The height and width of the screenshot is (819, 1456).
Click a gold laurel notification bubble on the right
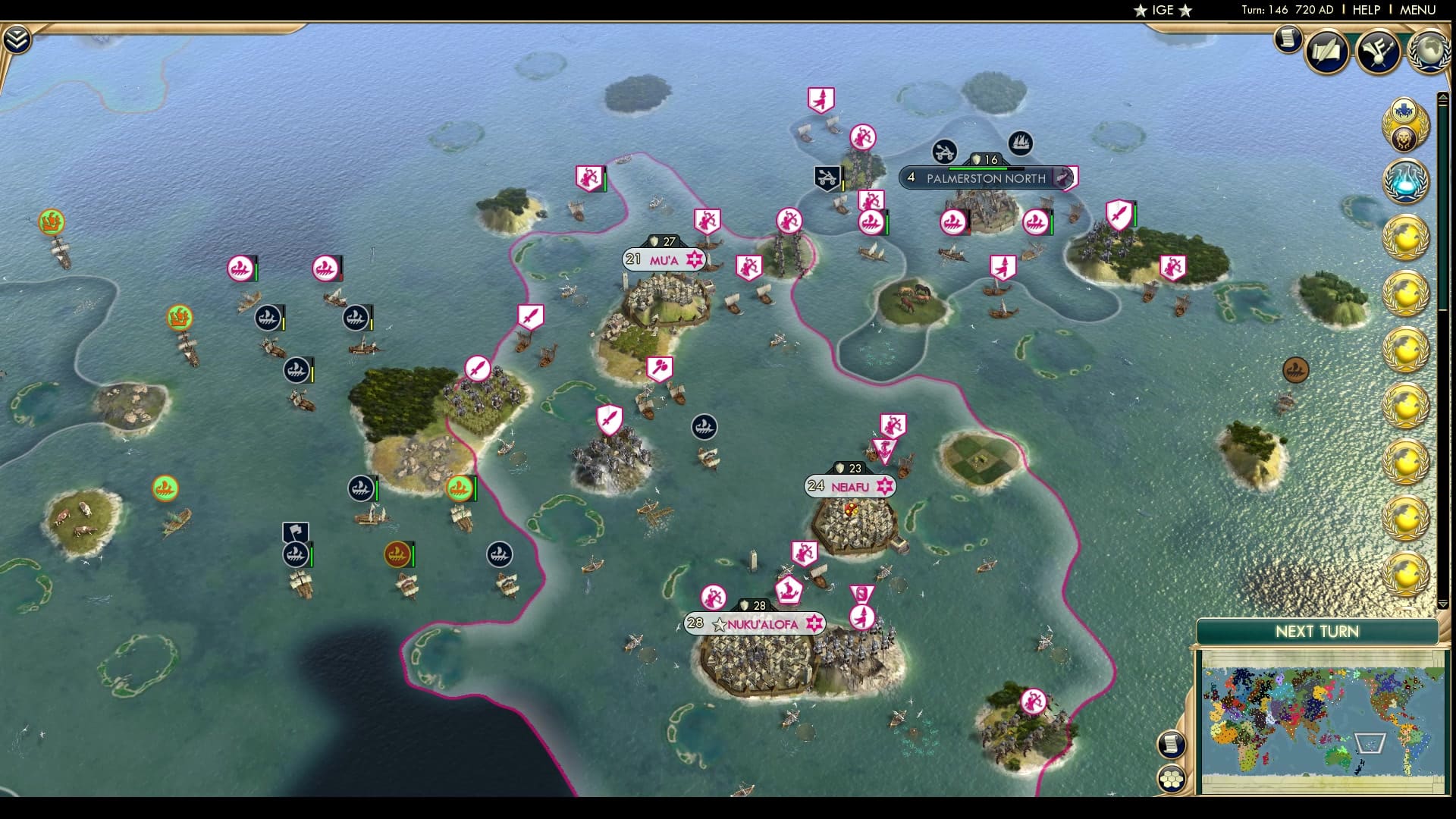(x=1407, y=239)
